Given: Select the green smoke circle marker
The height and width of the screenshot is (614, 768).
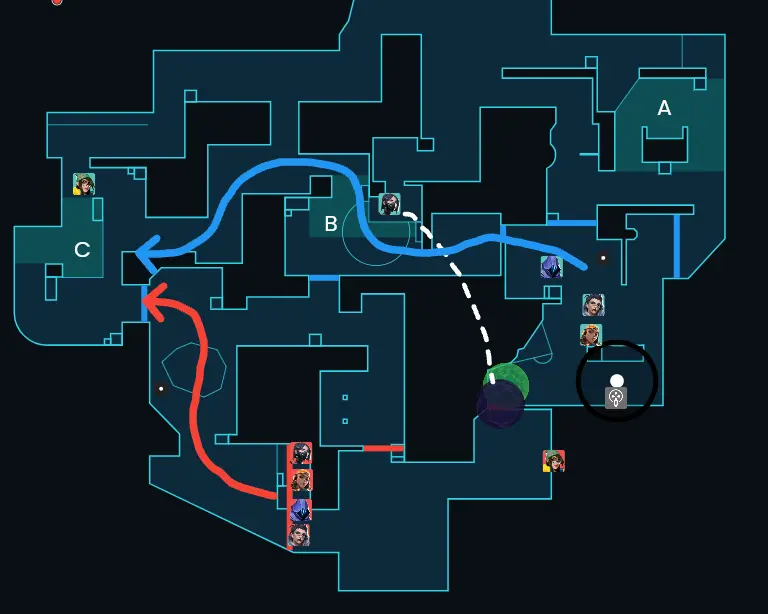Looking at the screenshot, I should (x=507, y=380).
